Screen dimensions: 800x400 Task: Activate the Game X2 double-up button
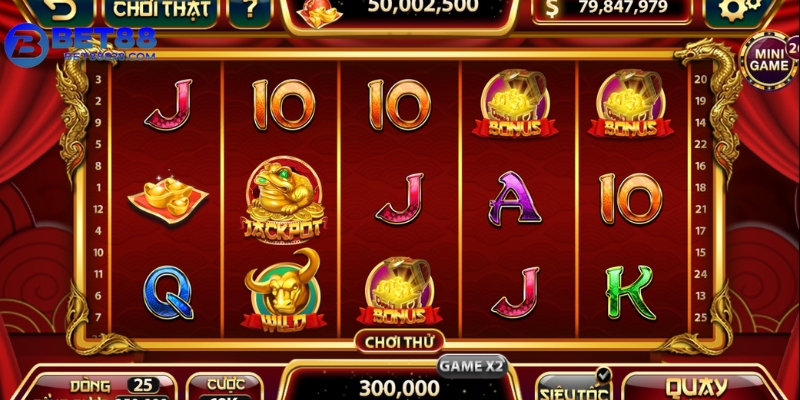471,365
